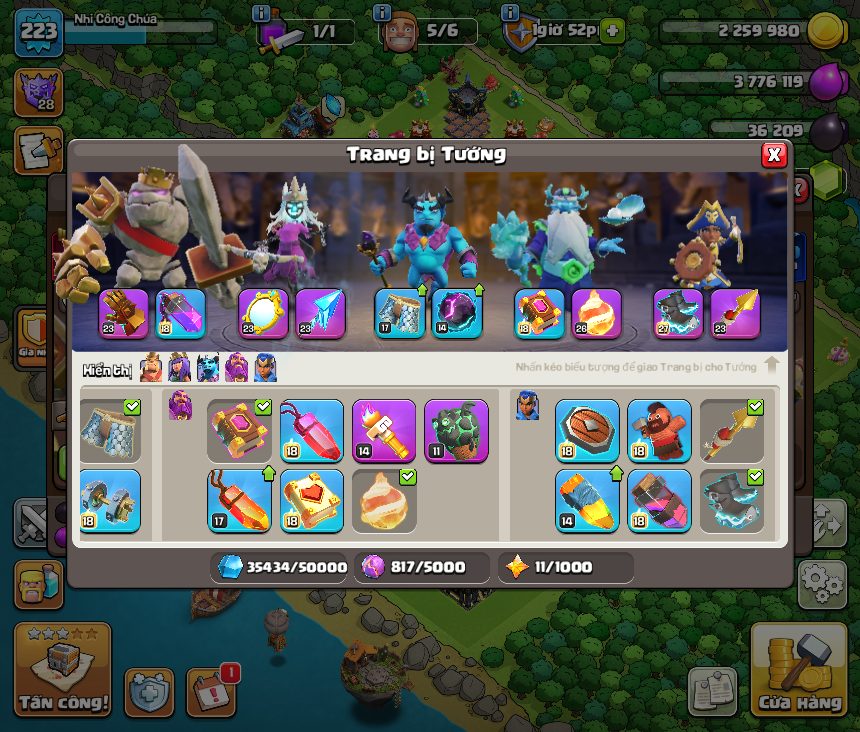Select the round wooden shield equipment
860x732 pixels.
(587, 431)
